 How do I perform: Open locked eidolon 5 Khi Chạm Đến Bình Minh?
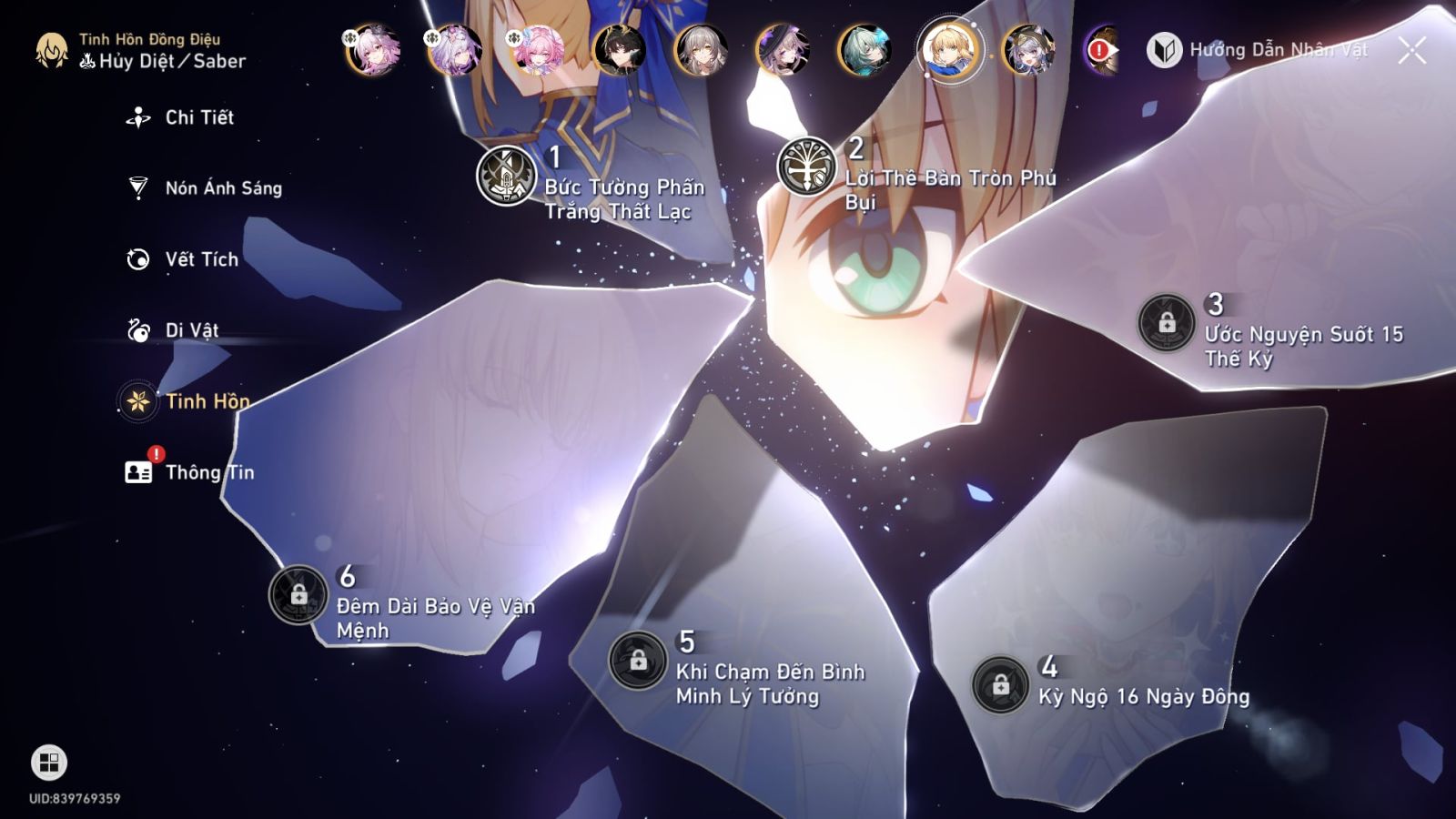(638, 661)
